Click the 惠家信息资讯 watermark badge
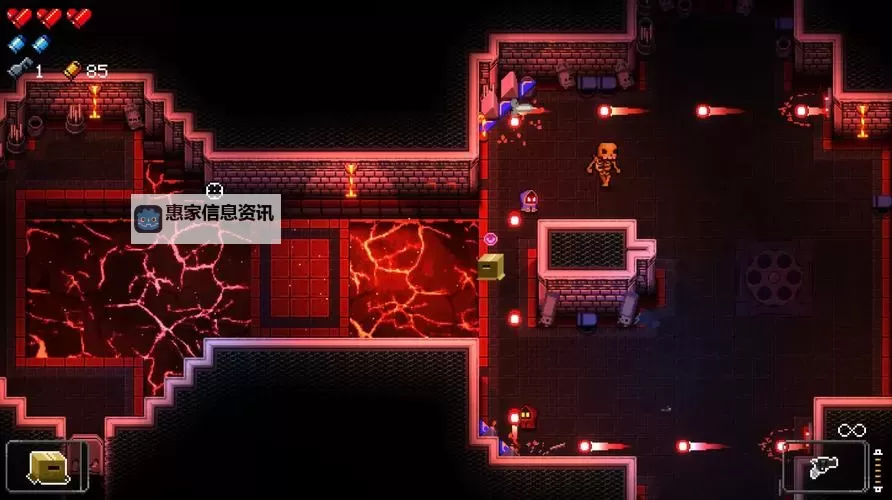This screenshot has height=500, width=892. pyautogui.click(x=206, y=214)
